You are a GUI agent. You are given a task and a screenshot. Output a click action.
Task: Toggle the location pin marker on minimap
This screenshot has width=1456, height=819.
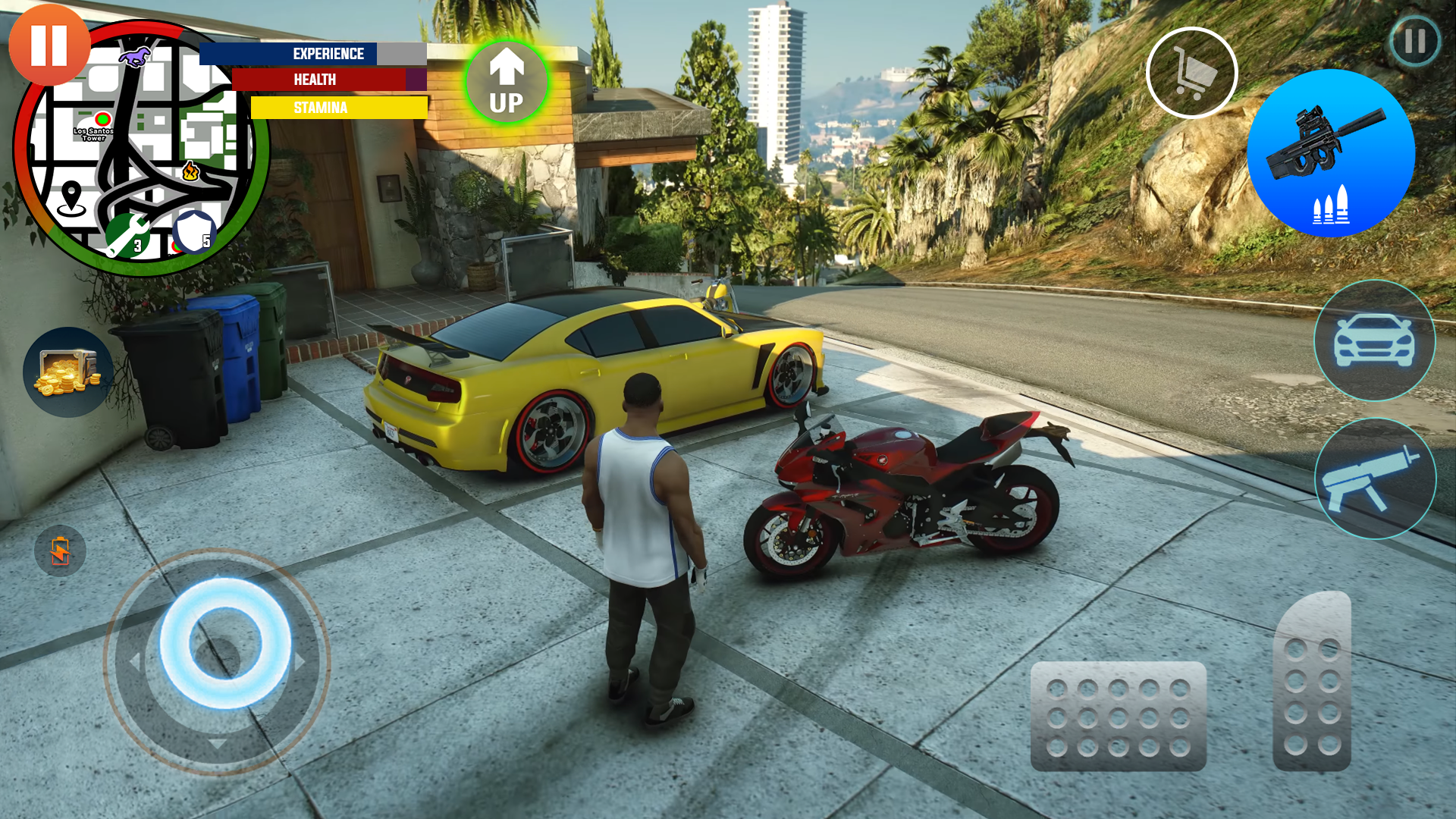click(72, 196)
